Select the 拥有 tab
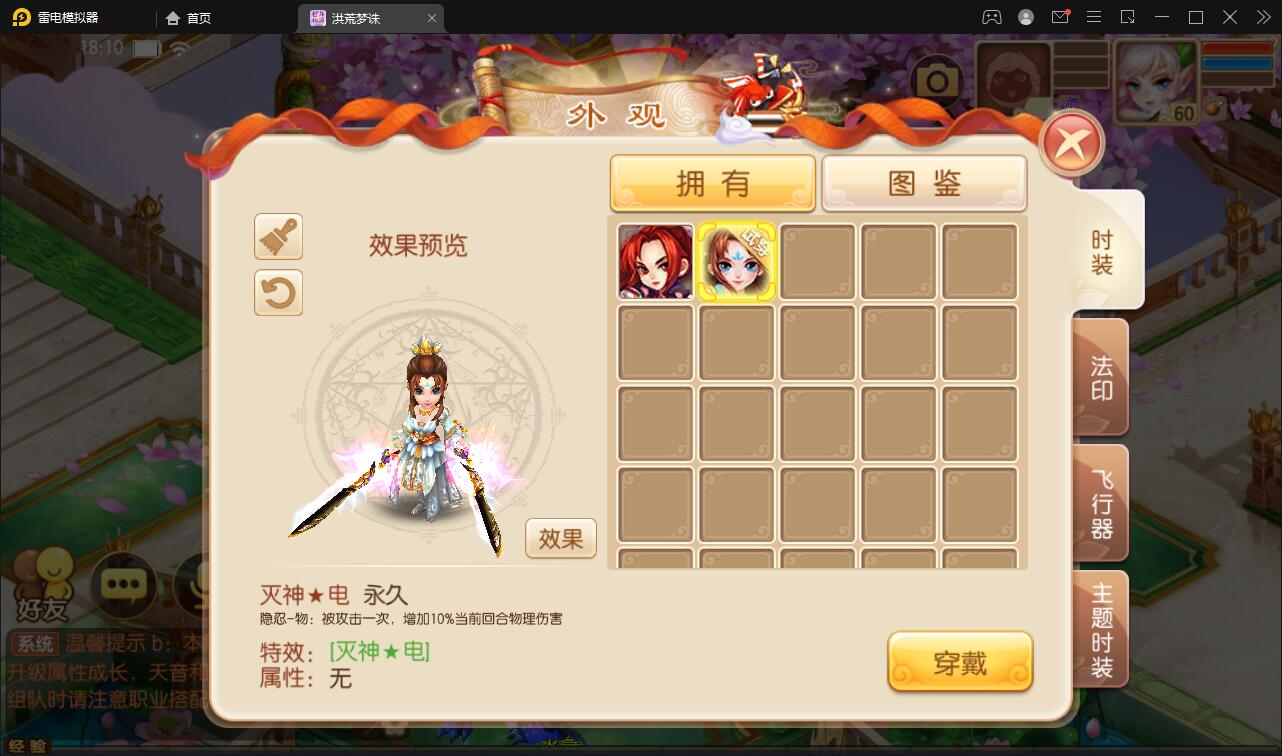The width and height of the screenshot is (1282, 756). 712,183
